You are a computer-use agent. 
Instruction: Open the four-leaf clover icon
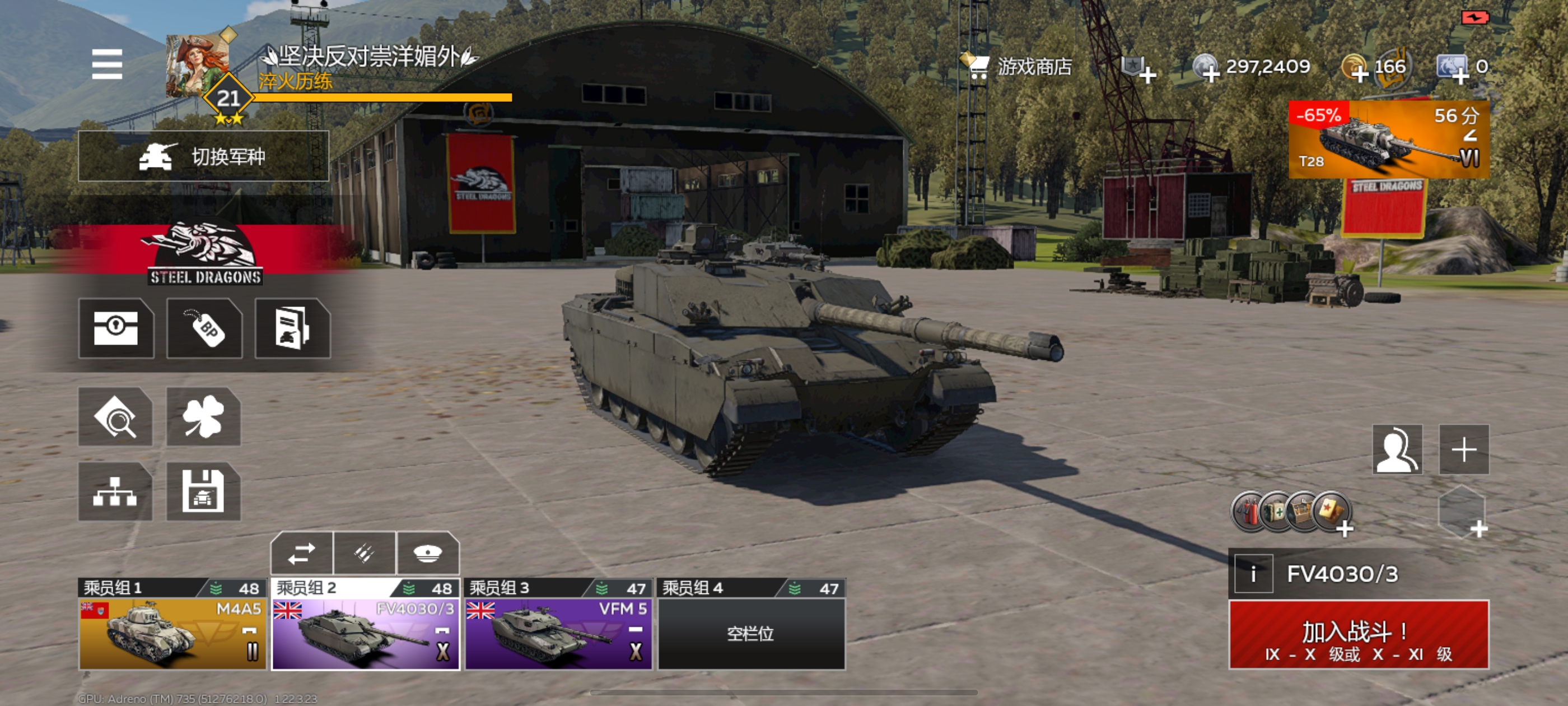(203, 417)
